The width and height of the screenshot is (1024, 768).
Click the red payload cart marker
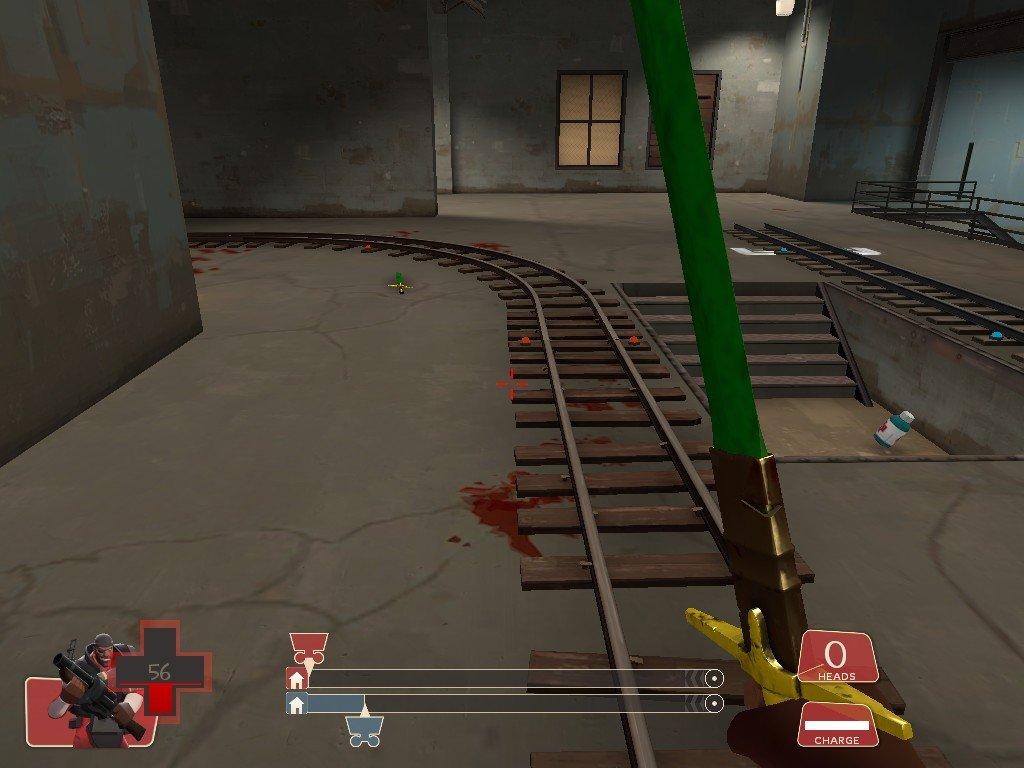click(308, 647)
